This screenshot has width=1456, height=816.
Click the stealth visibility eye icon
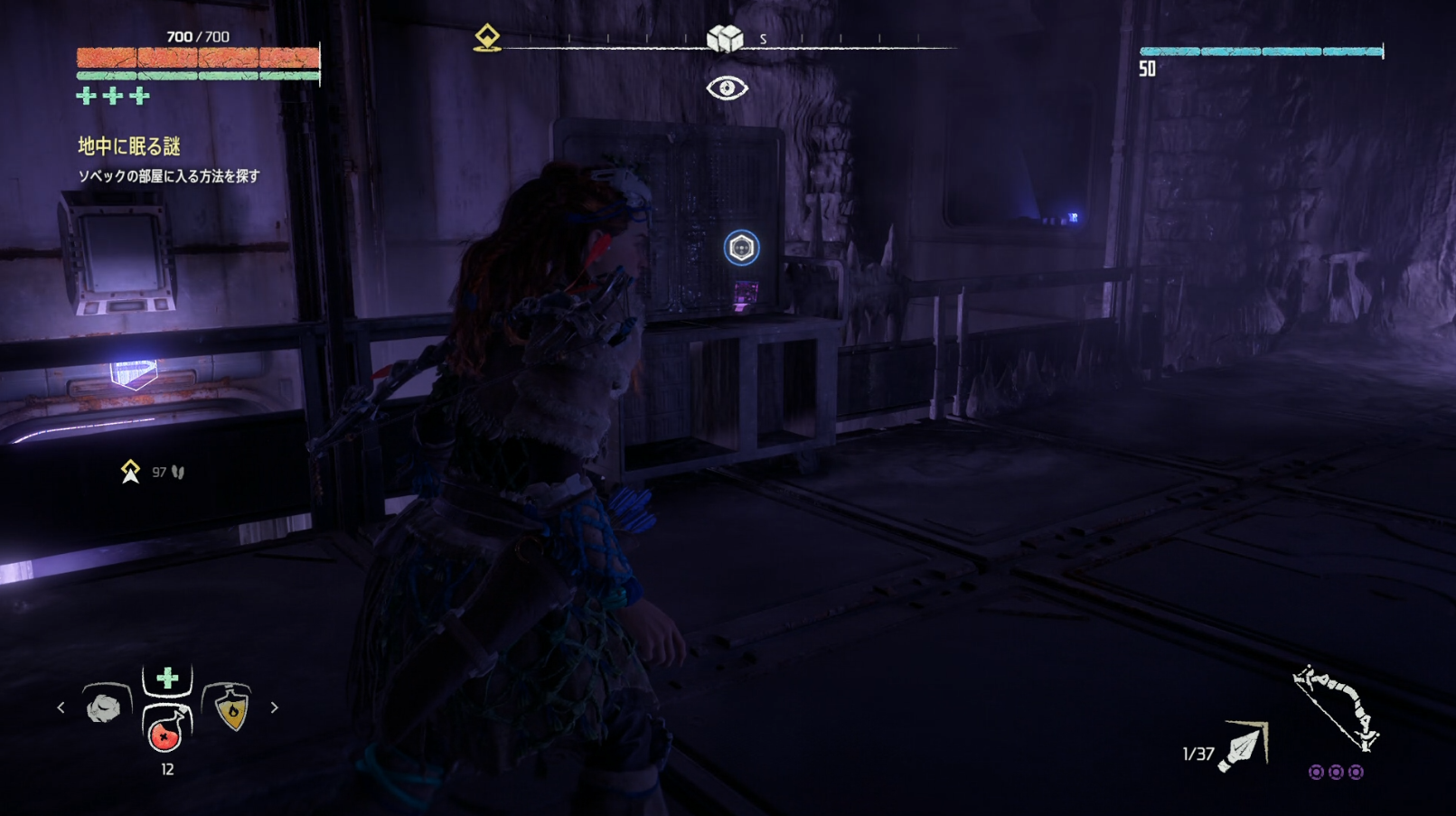[727, 88]
